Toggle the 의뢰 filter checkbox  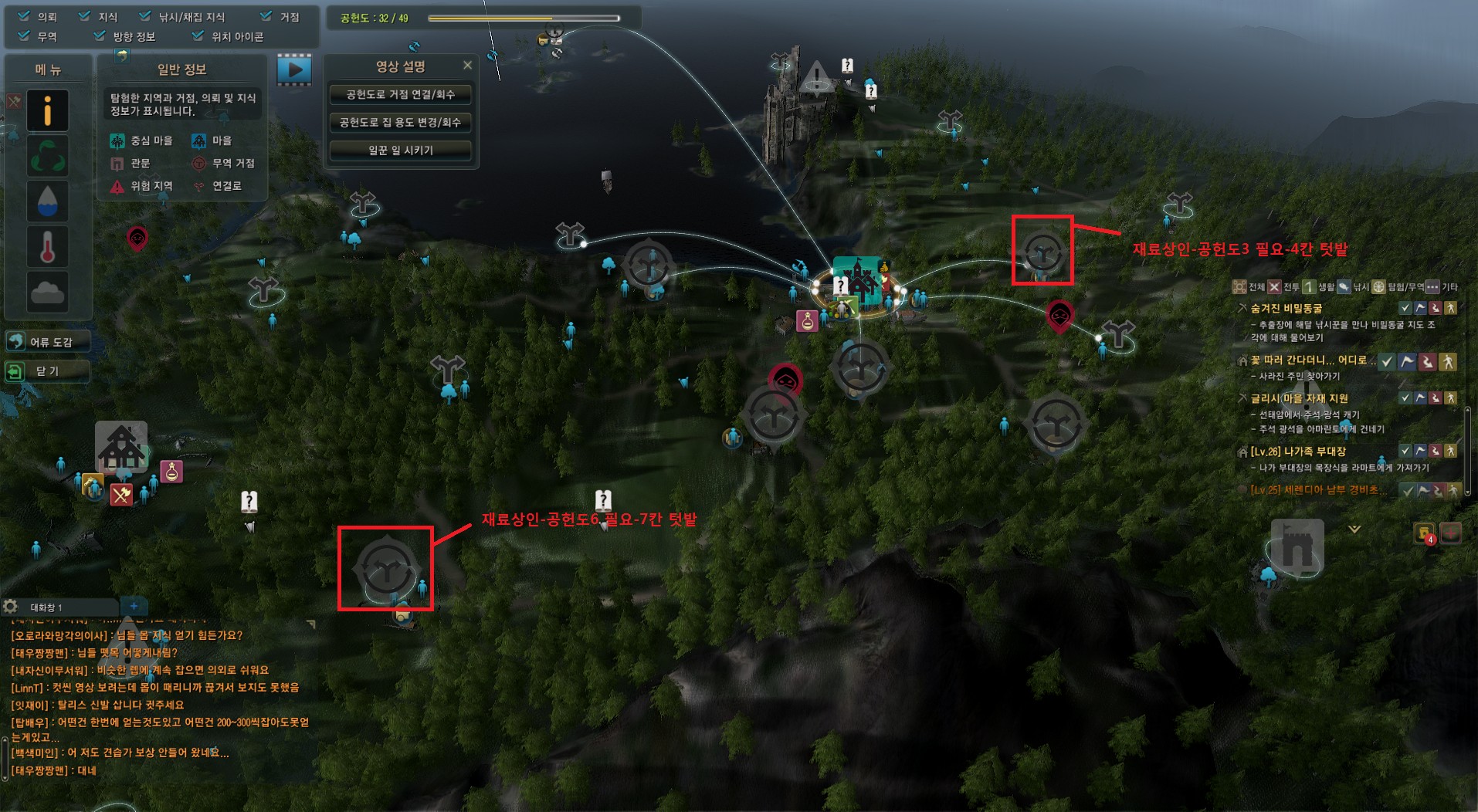[x=25, y=16]
